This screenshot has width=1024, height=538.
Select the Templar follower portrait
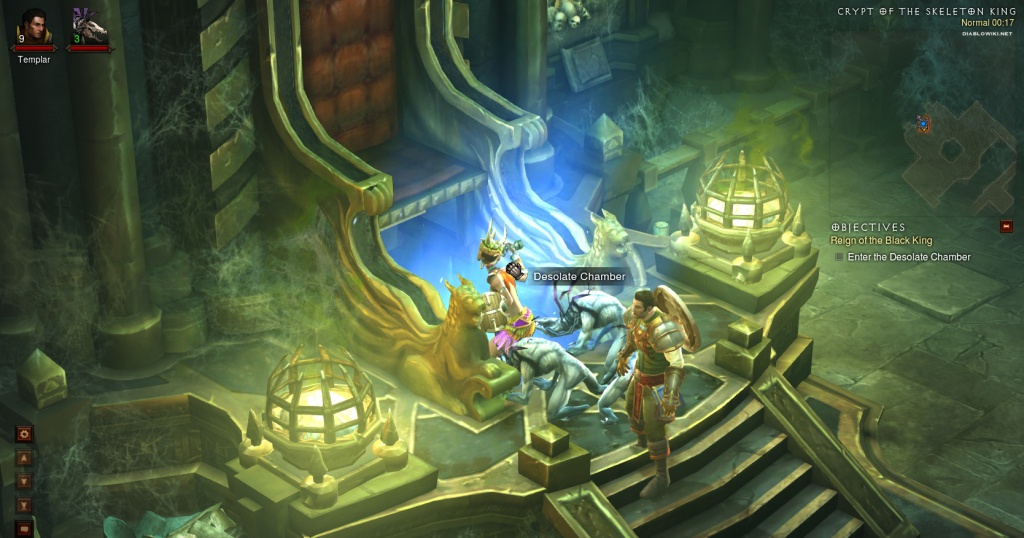[x=34, y=26]
